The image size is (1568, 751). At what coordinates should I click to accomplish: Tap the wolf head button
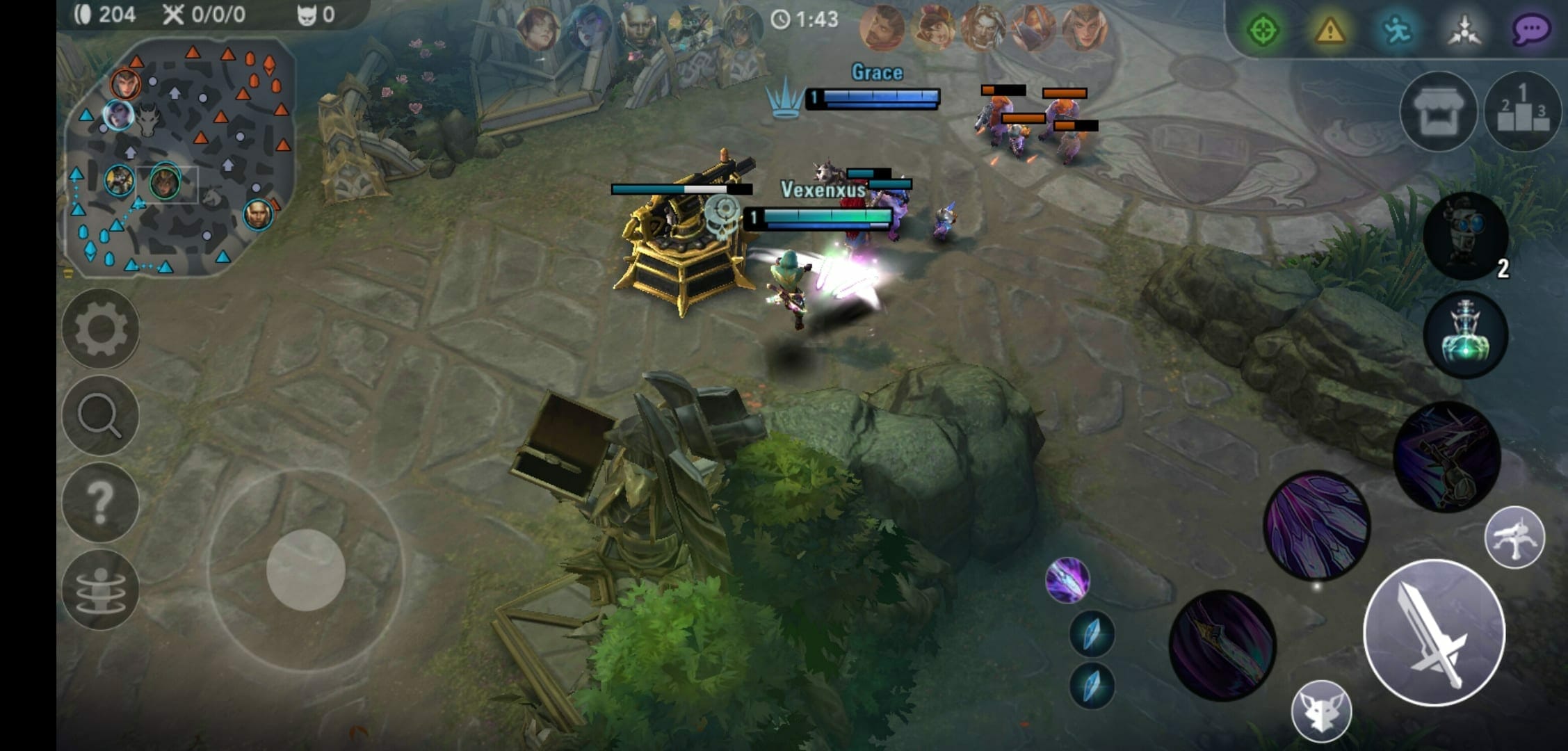[1321, 711]
